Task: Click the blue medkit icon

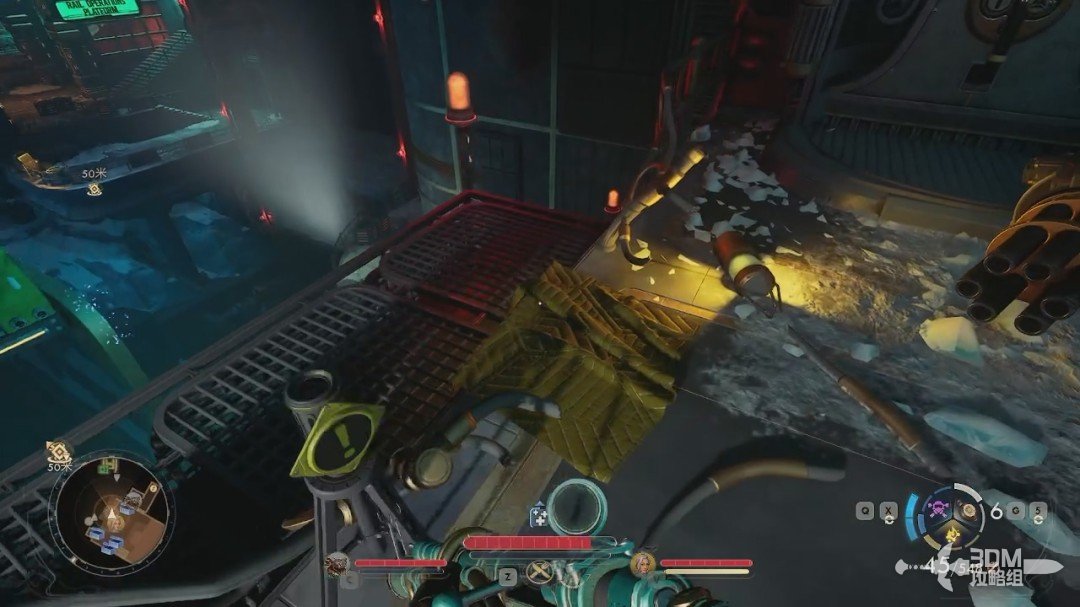Action: (538, 516)
